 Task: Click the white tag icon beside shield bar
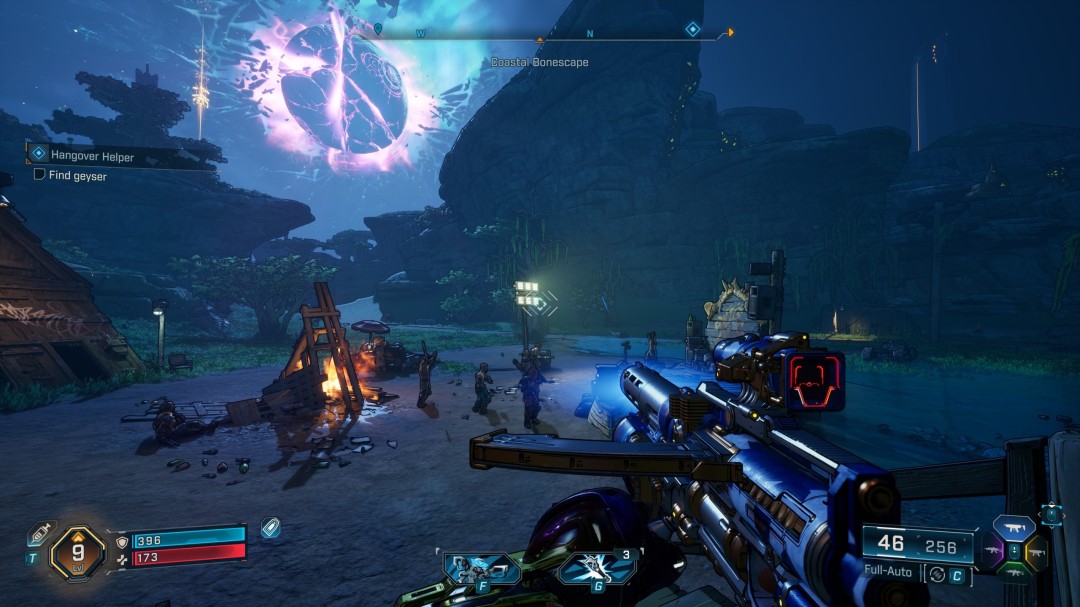tap(270, 528)
